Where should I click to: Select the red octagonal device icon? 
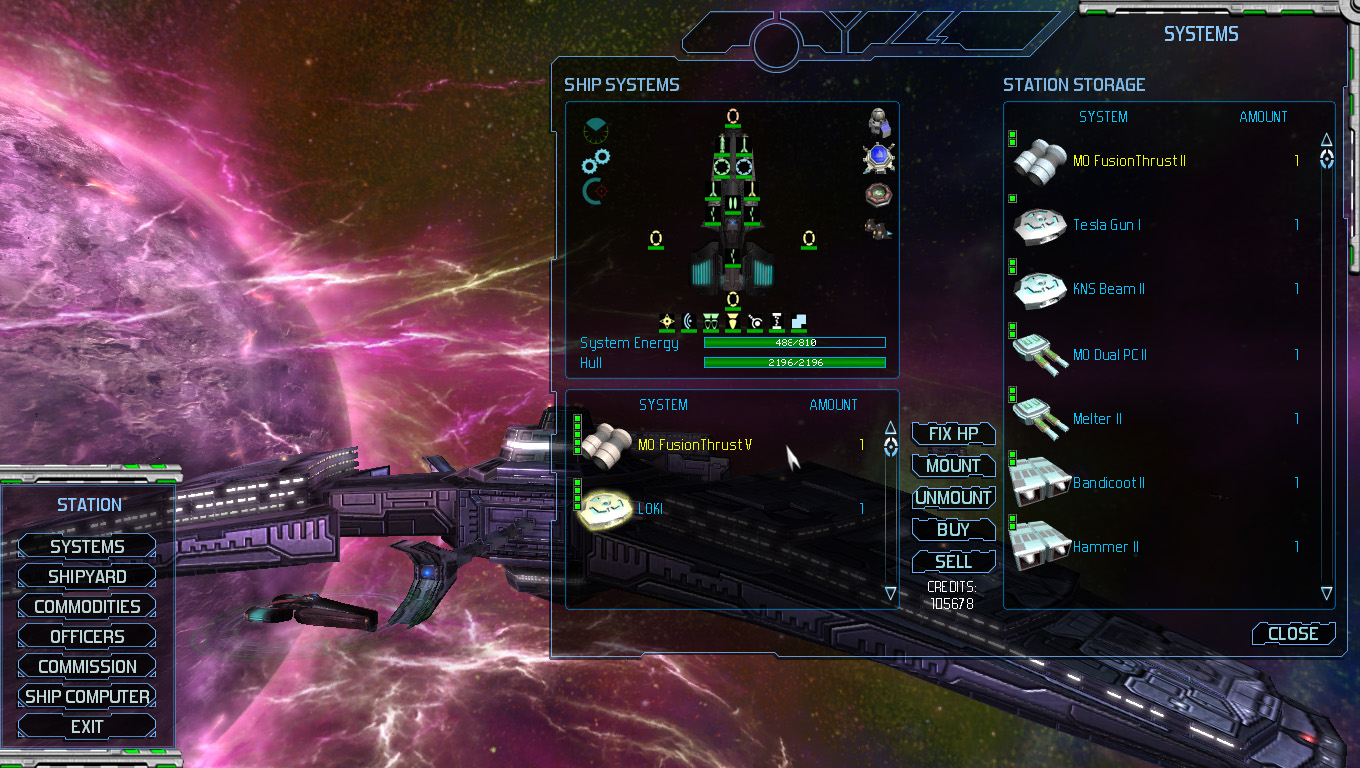coord(877,192)
